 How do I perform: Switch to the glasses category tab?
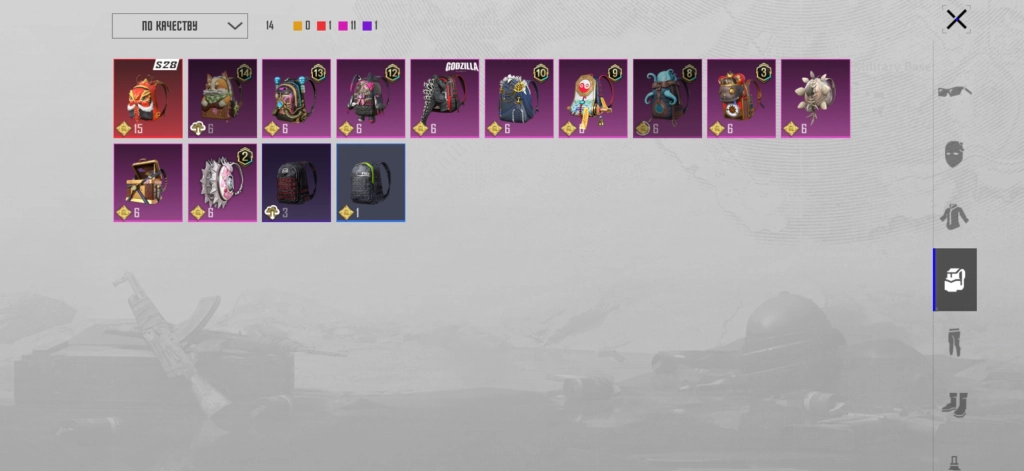click(x=955, y=92)
